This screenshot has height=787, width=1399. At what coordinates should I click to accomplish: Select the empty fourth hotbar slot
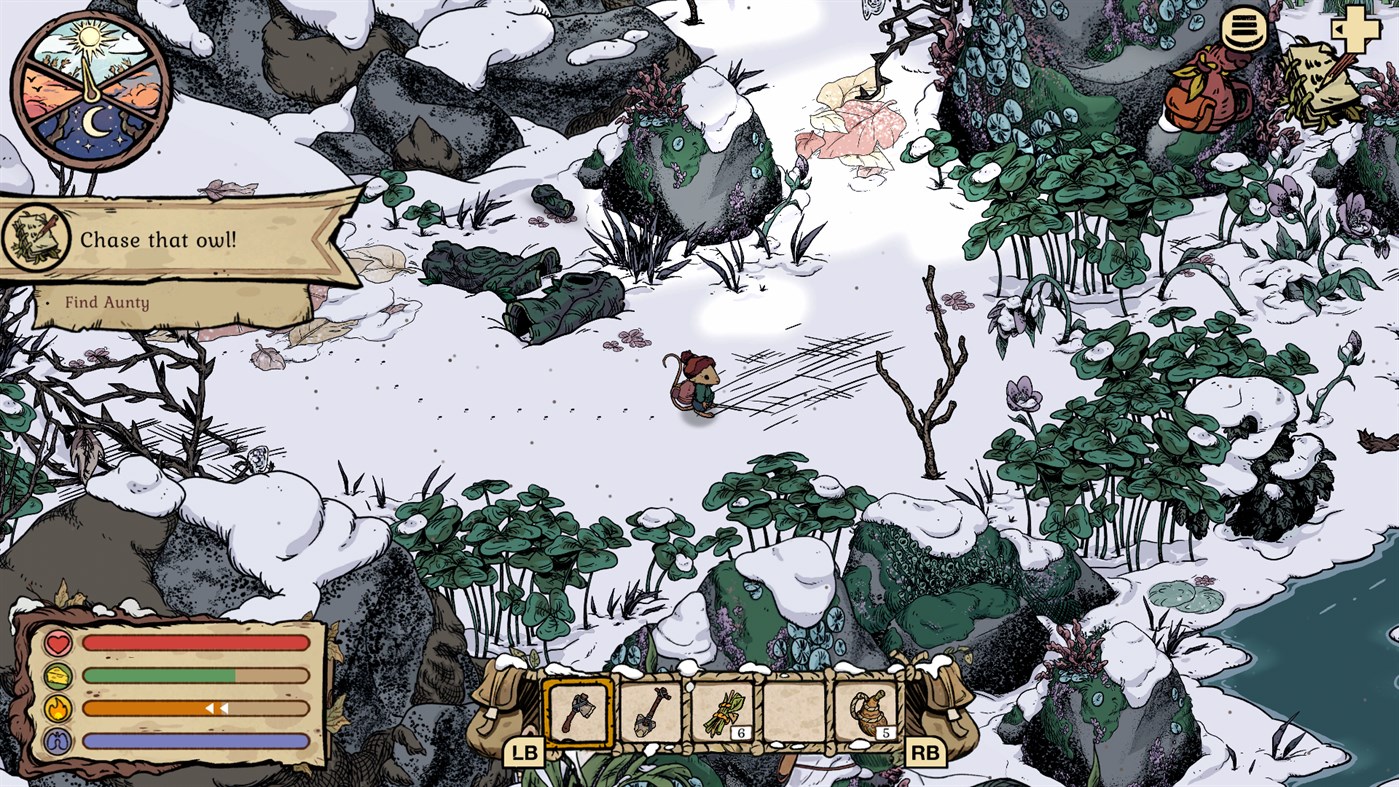[796, 712]
